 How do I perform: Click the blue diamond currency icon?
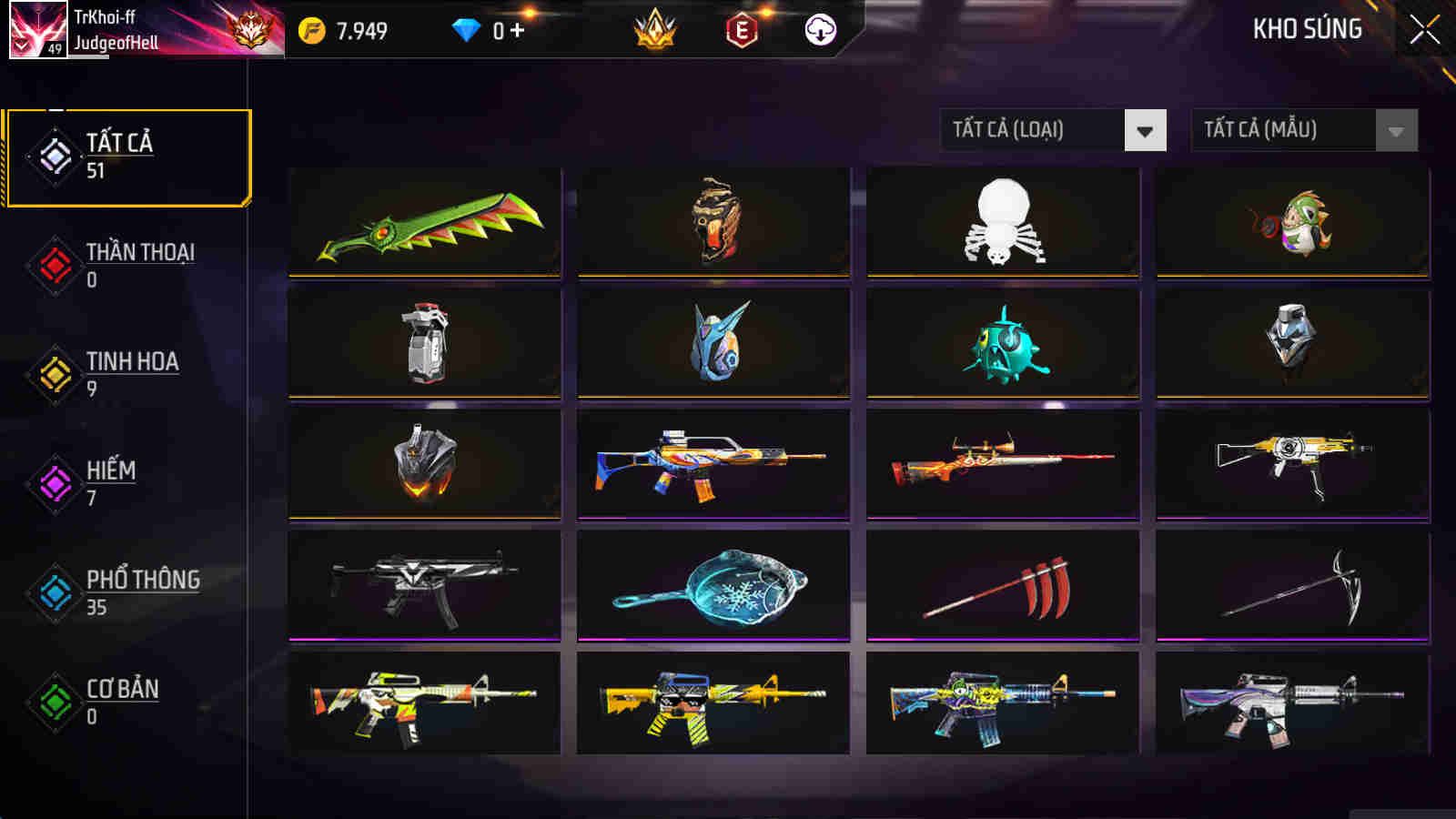(x=466, y=28)
